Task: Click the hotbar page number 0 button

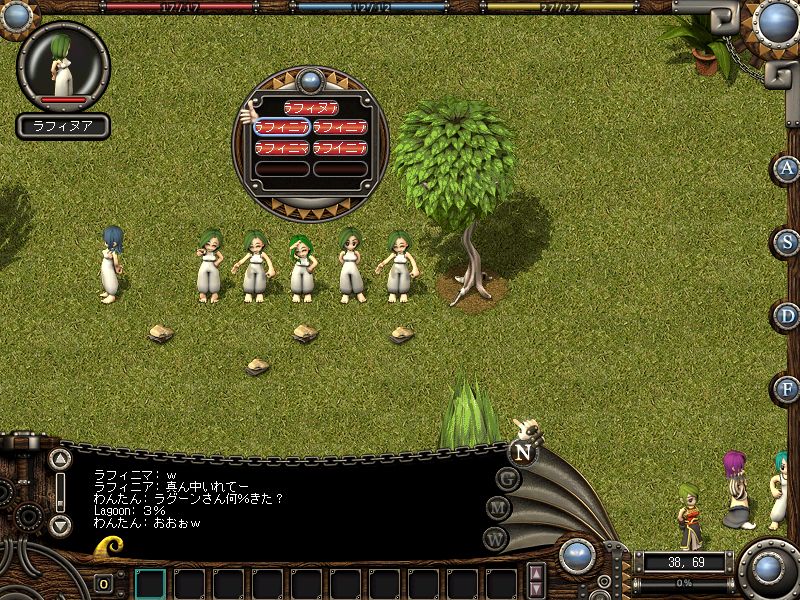Action: [x=104, y=584]
